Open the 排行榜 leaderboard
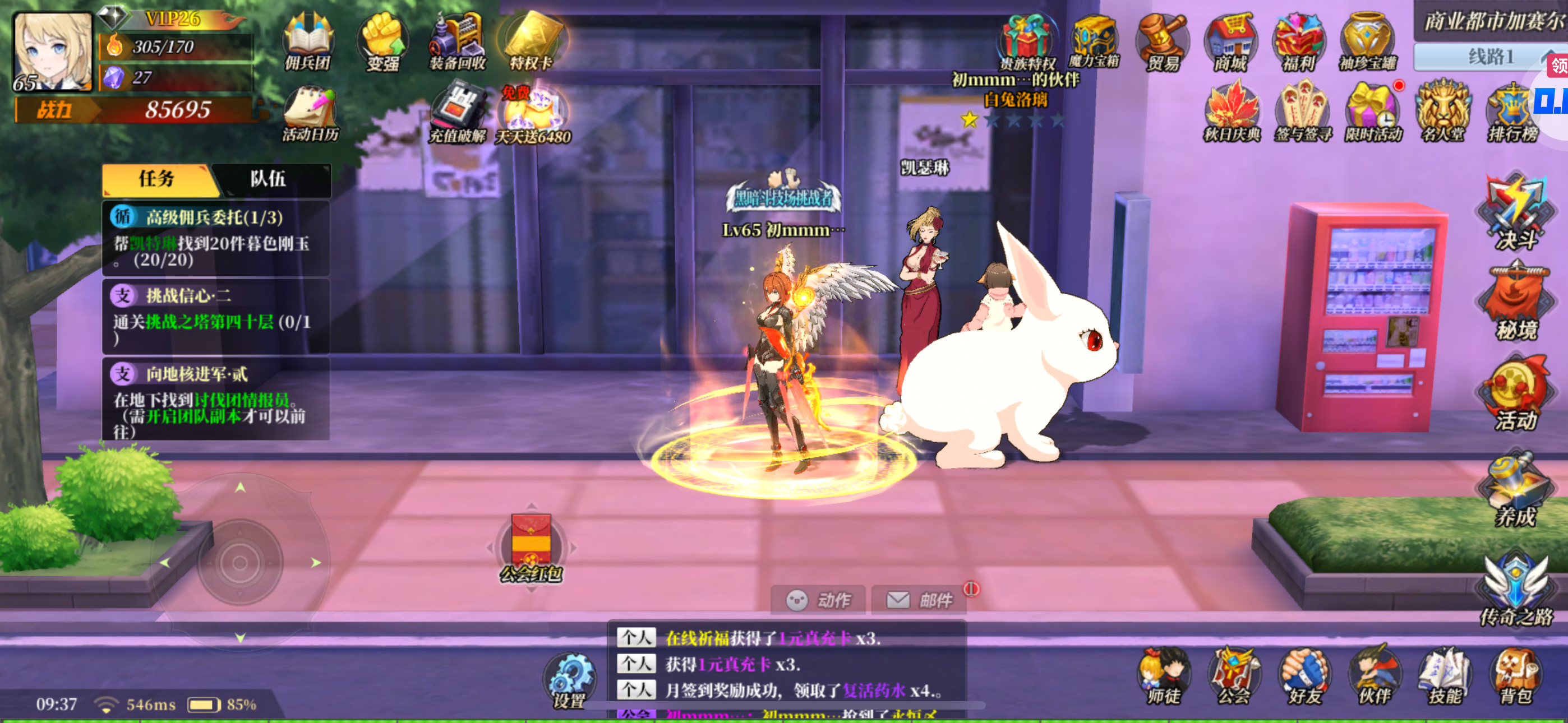 click(1512, 113)
